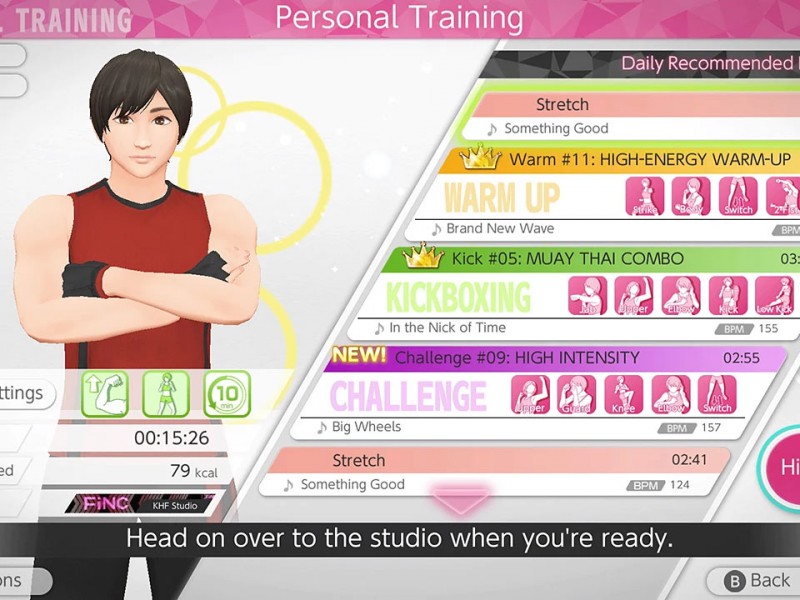
Task: Select the Kick move icon in Kickboxing
Action: pos(727,296)
